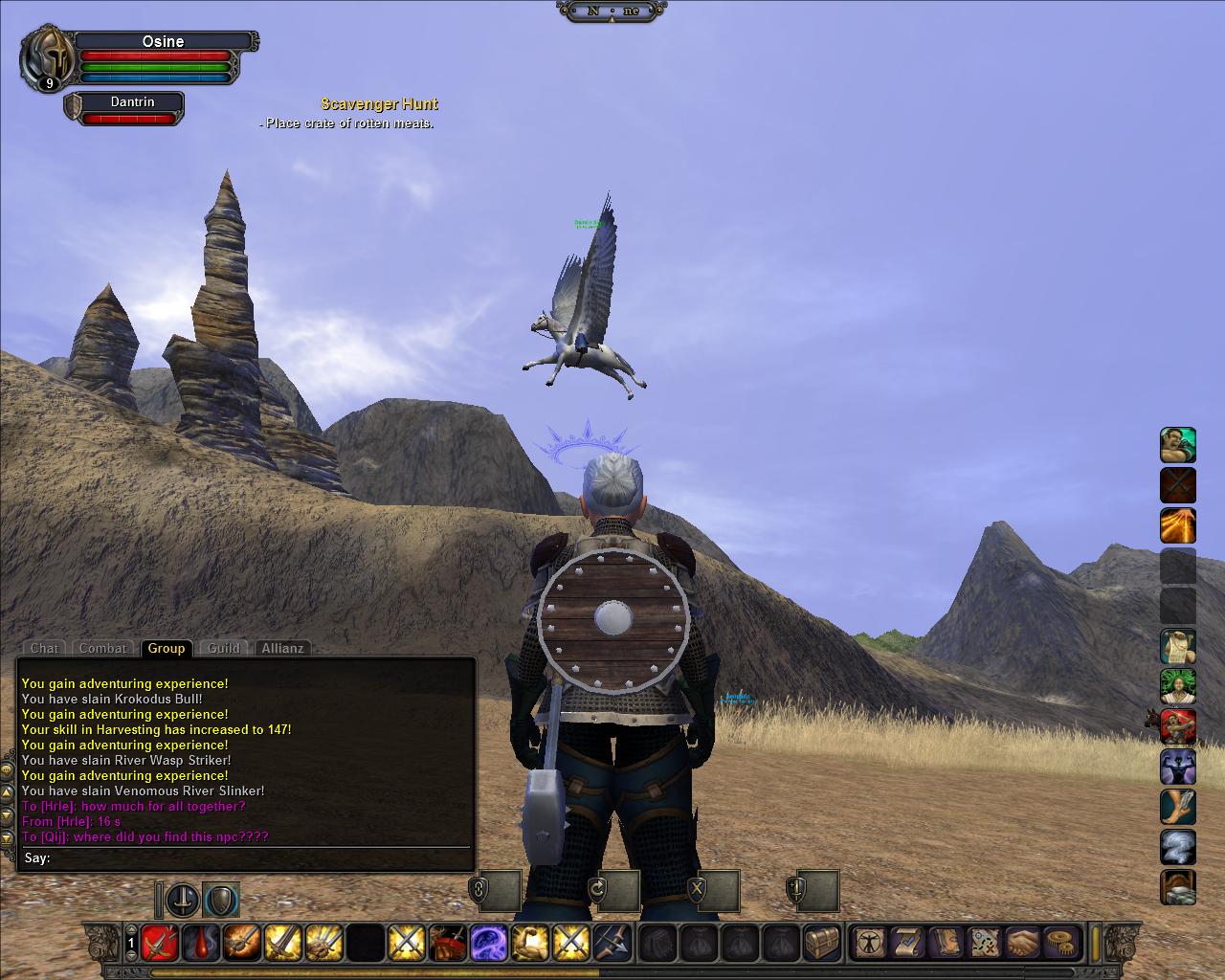The height and width of the screenshot is (980, 1225).
Task: Open the handshake social menu icon
Action: pyautogui.click(x=1022, y=943)
